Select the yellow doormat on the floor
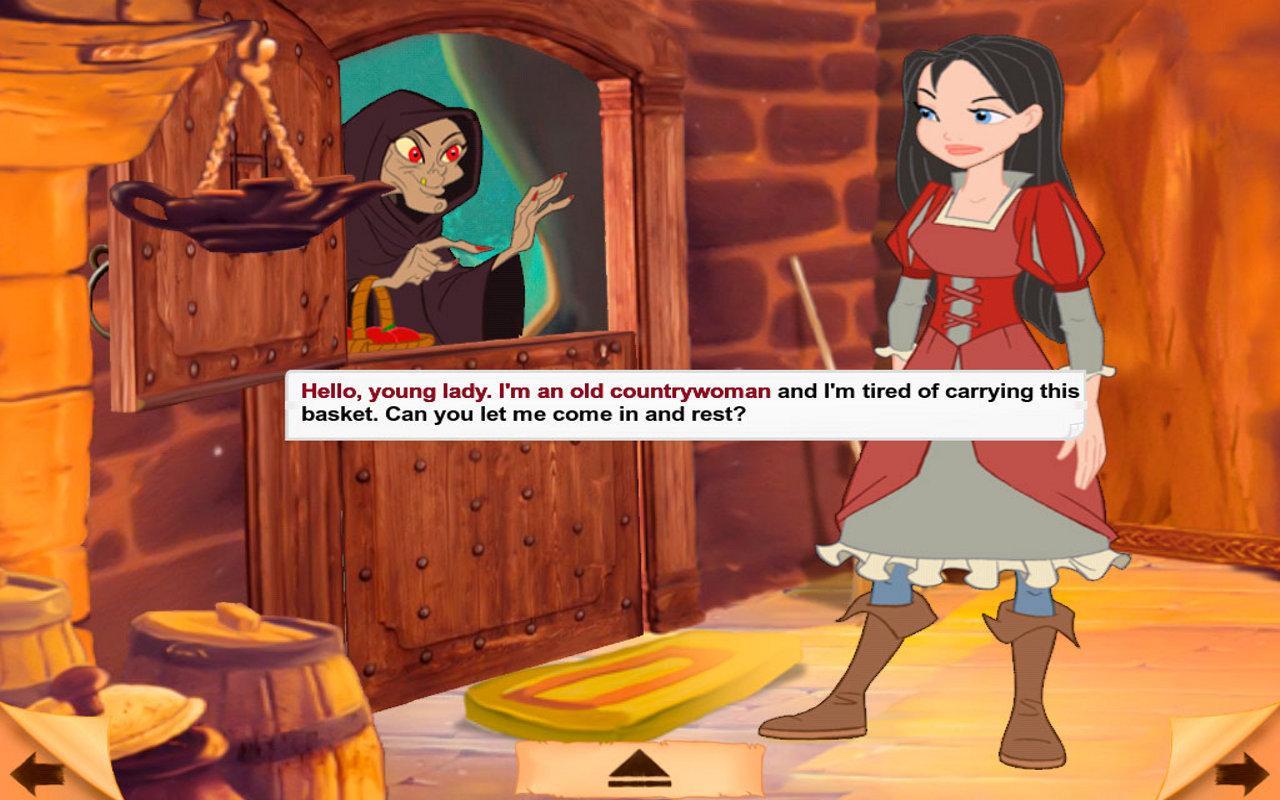Image resolution: width=1280 pixels, height=800 pixels. pyautogui.click(x=590, y=695)
